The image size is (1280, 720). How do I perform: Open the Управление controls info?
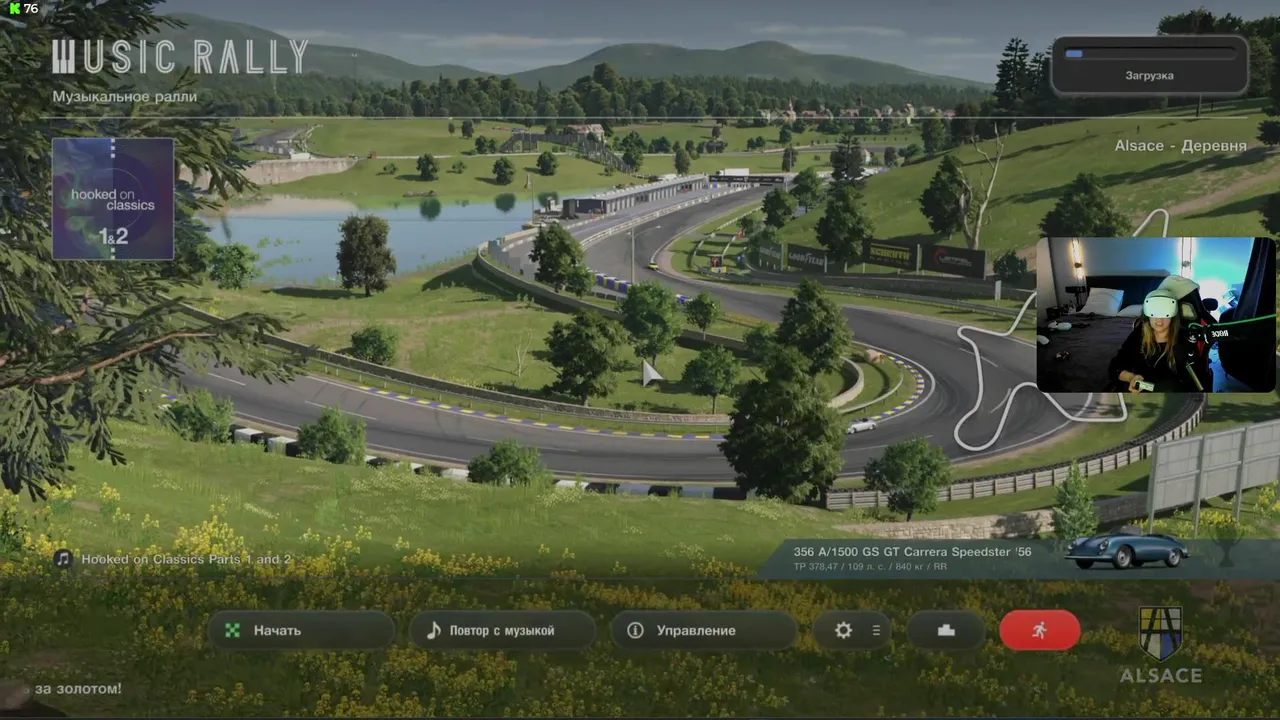[703, 631]
